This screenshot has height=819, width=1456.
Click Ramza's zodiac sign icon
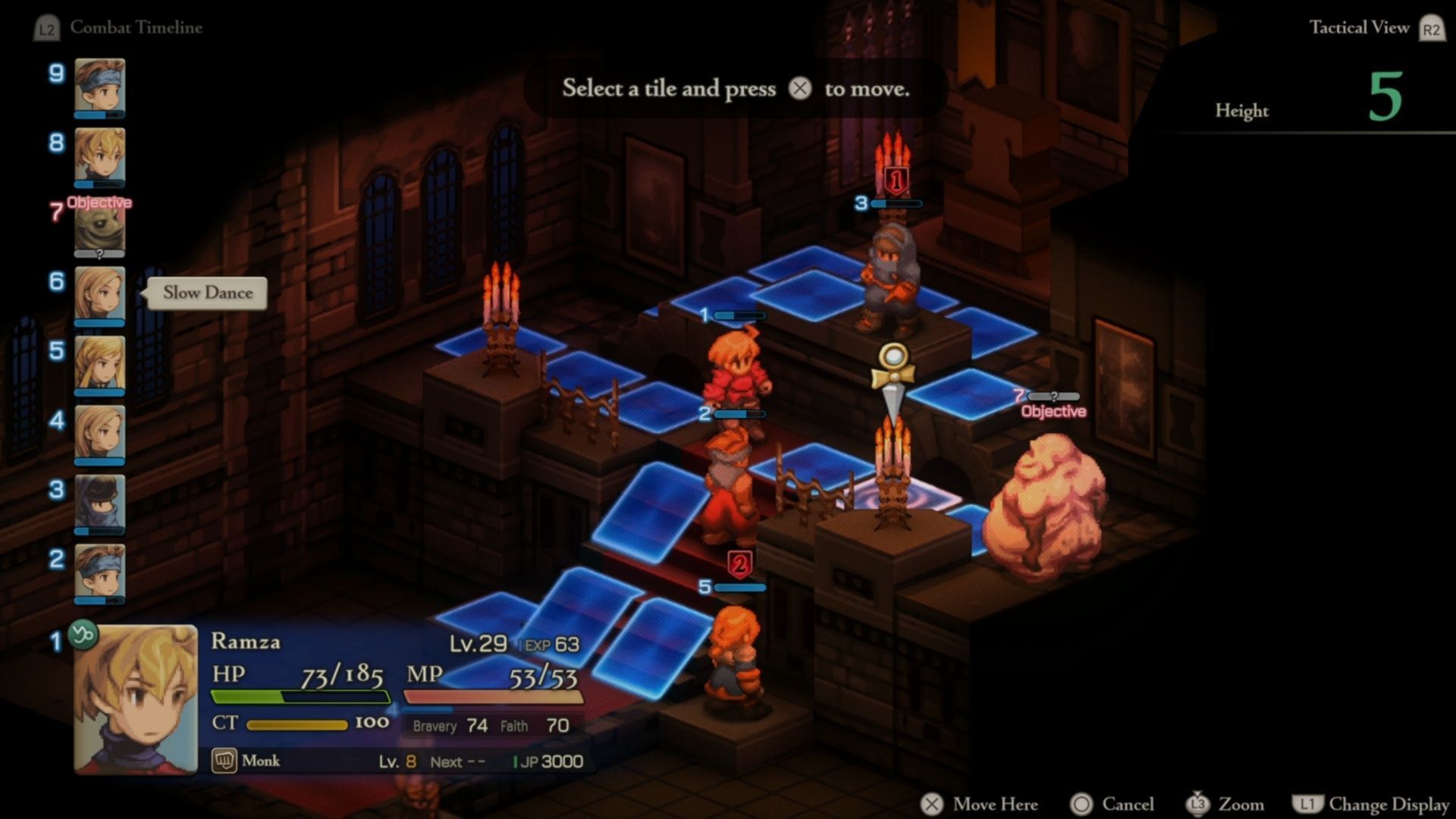(x=83, y=634)
